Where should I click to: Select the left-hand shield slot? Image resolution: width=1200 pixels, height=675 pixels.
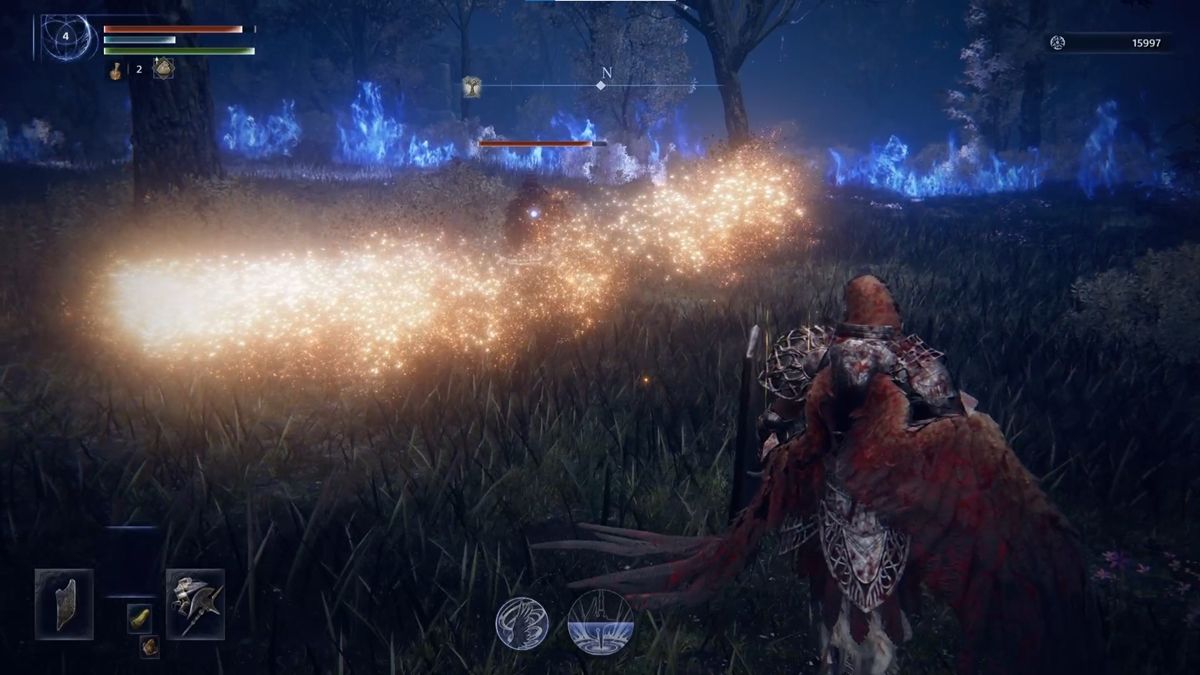(64, 603)
